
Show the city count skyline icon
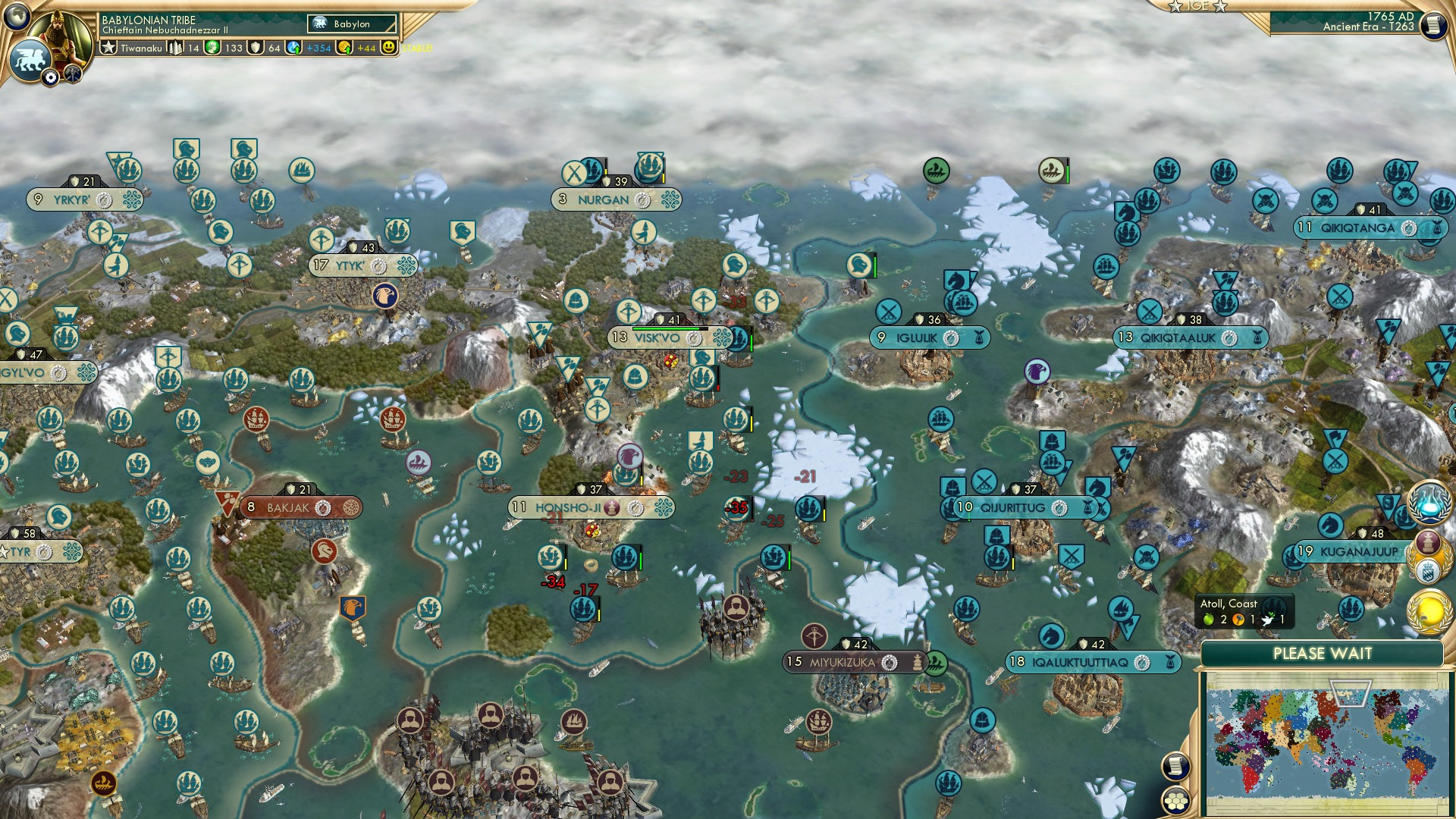click(x=176, y=48)
